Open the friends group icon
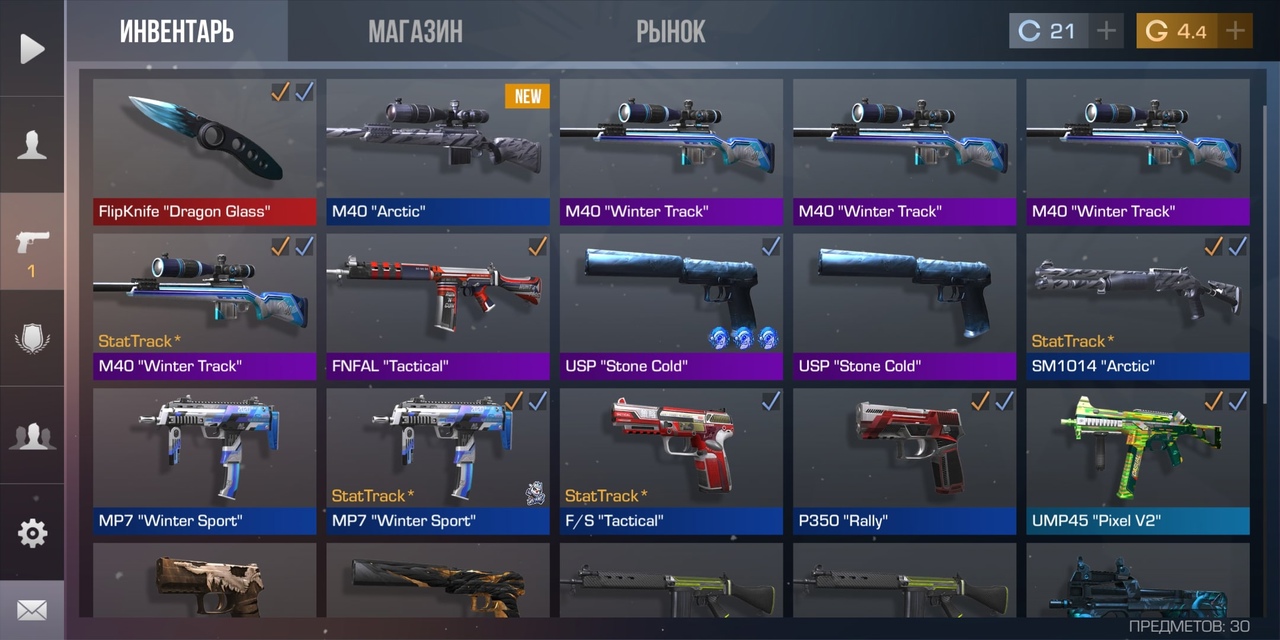The width and height of the screenshot is (1280, 640). 32,436
